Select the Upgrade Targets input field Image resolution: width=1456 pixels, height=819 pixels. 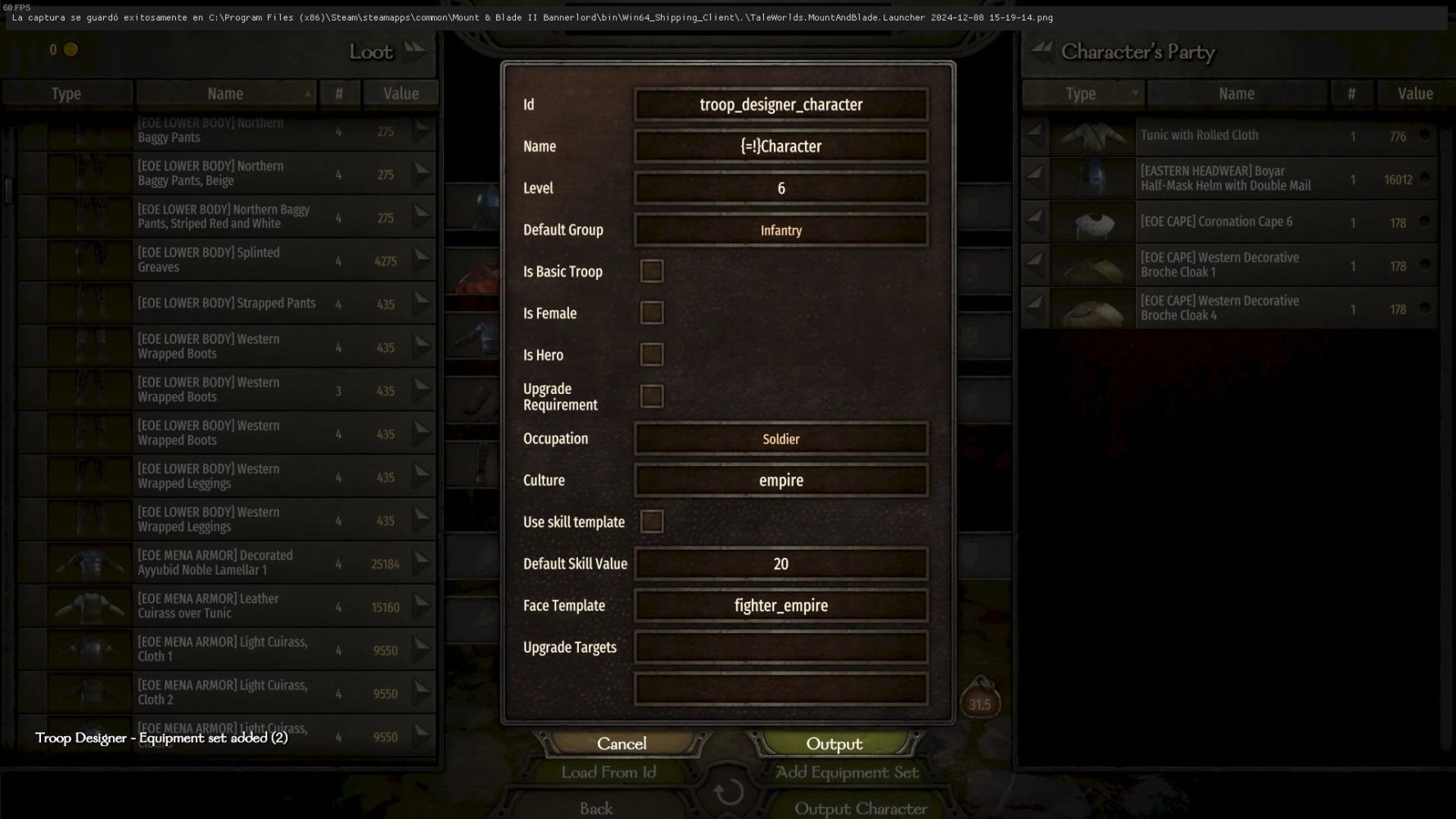click(x=780, y=648)
